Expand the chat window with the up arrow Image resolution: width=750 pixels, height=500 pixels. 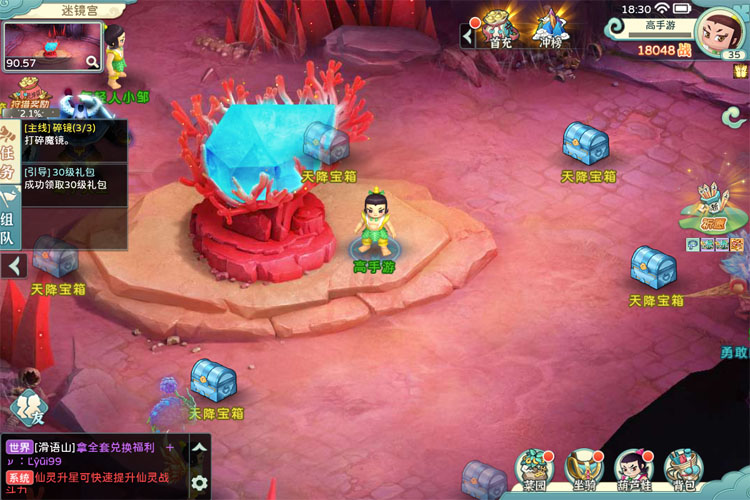[198, 447]
